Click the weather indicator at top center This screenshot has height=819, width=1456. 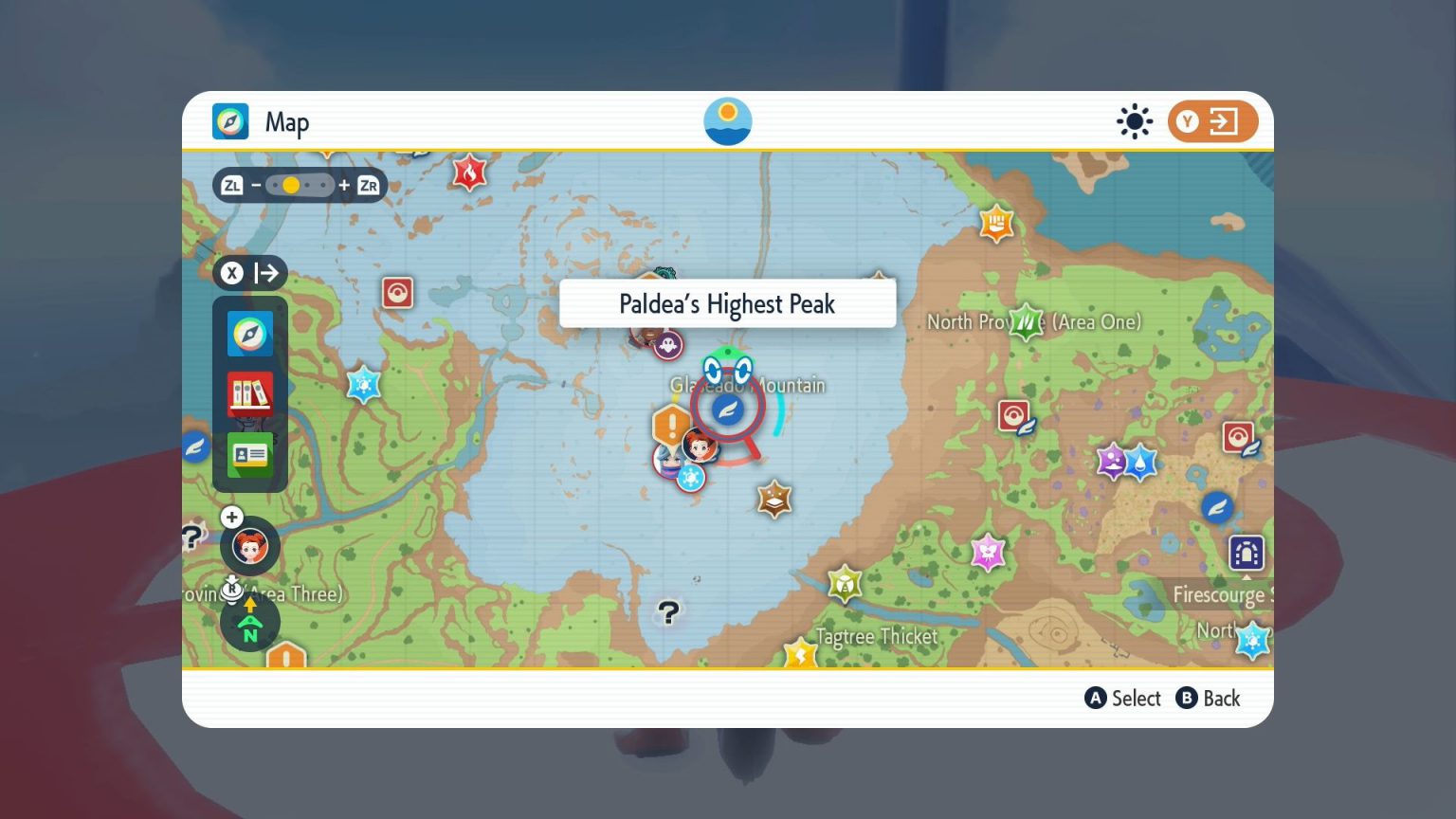coord(728,120)
